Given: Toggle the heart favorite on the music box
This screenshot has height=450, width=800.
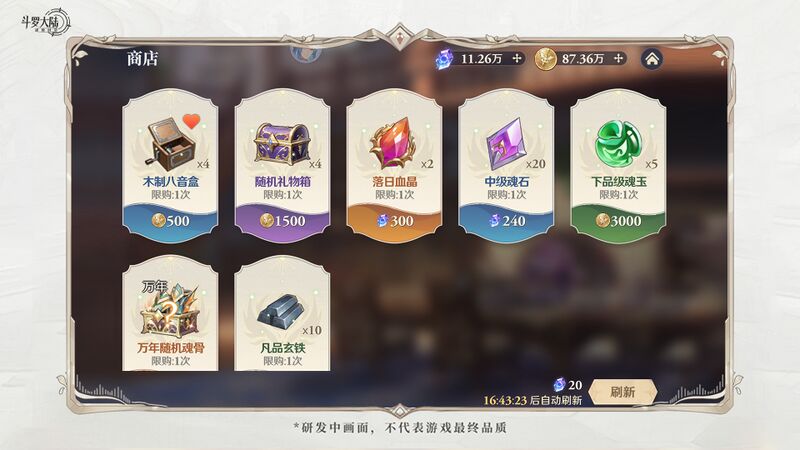Looking at the screenshot, I should 193,124.
